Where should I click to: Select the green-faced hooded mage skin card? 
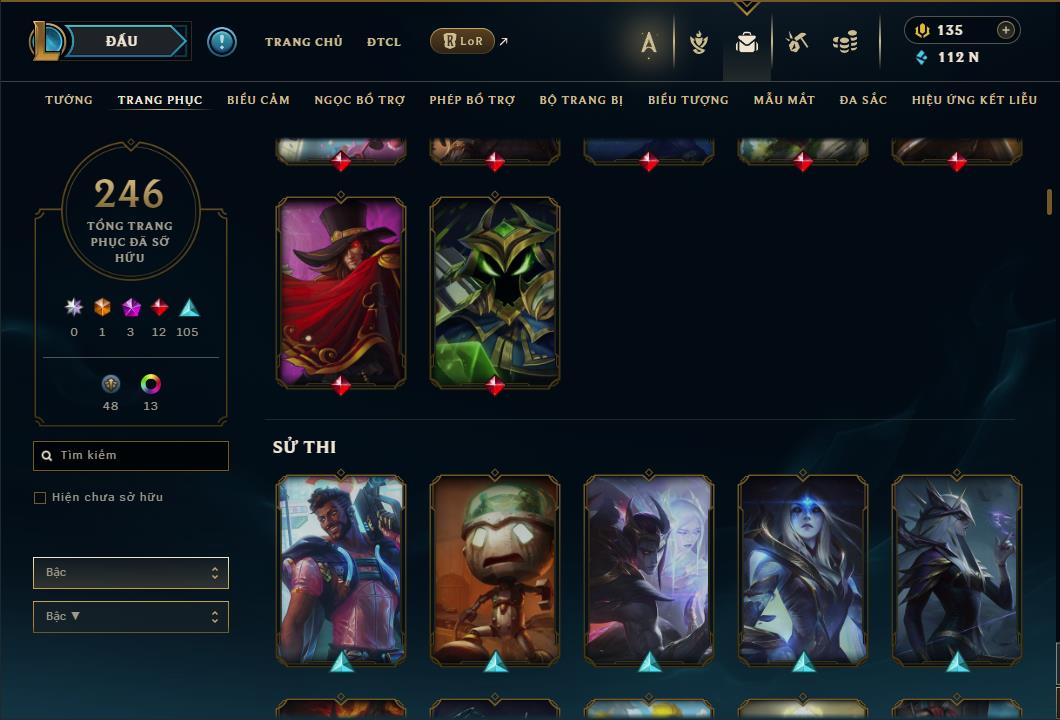pyautogui.click(x=495, y=290)
